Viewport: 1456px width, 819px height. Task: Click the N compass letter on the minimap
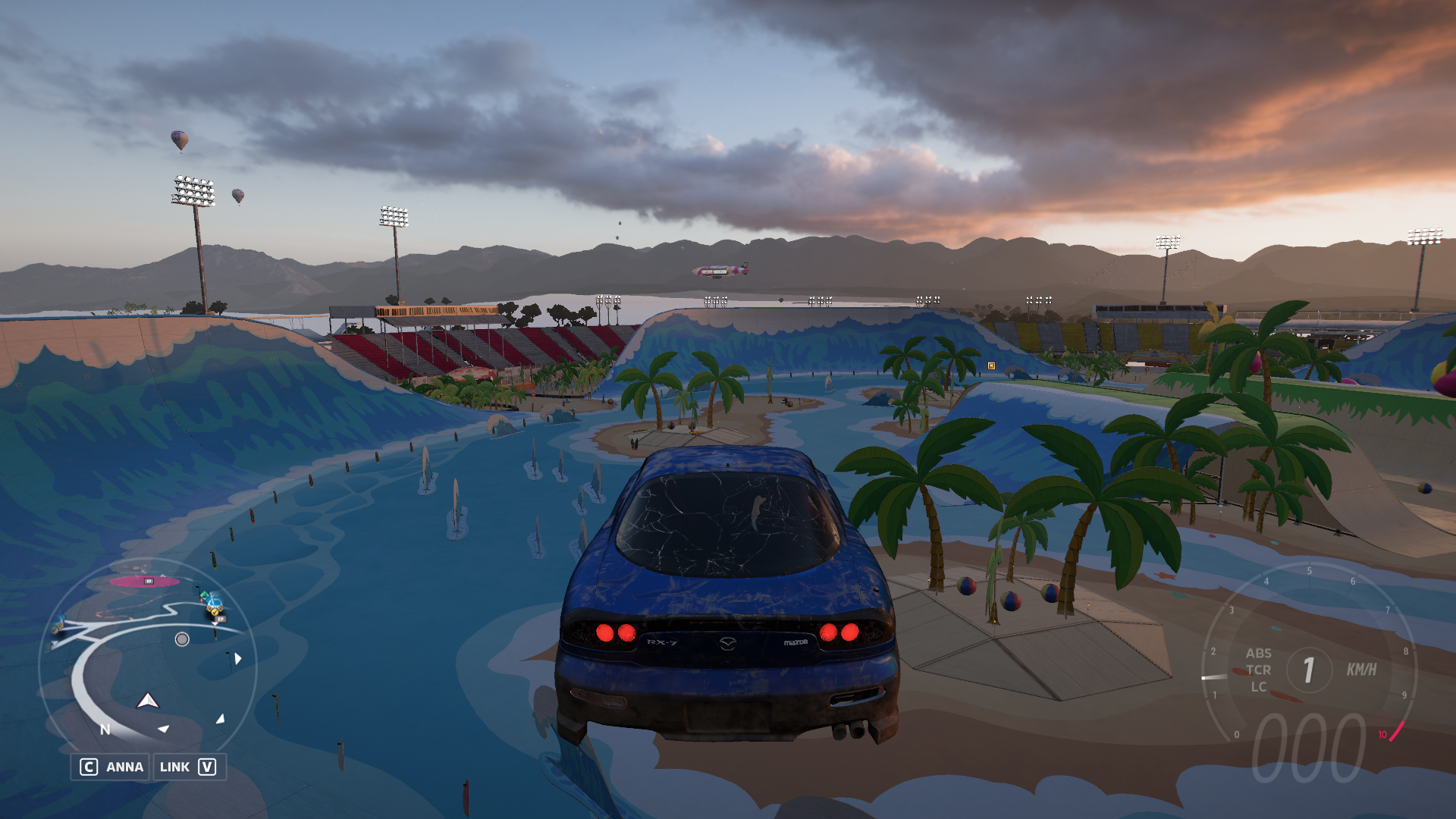tap(105, 729)
